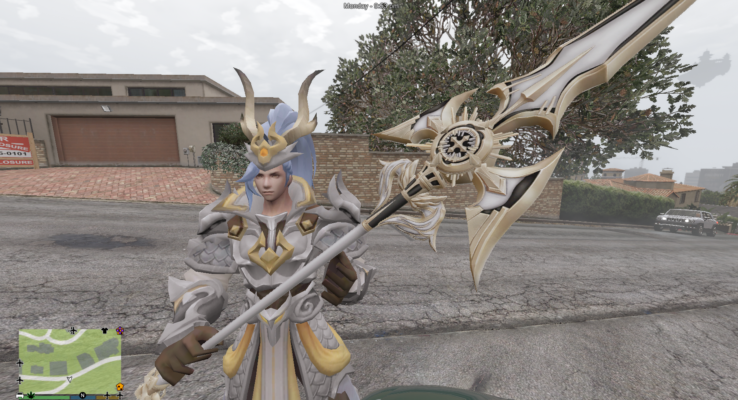
Task: Select the t-shirt clothing store blip
Action: point(104,331)
